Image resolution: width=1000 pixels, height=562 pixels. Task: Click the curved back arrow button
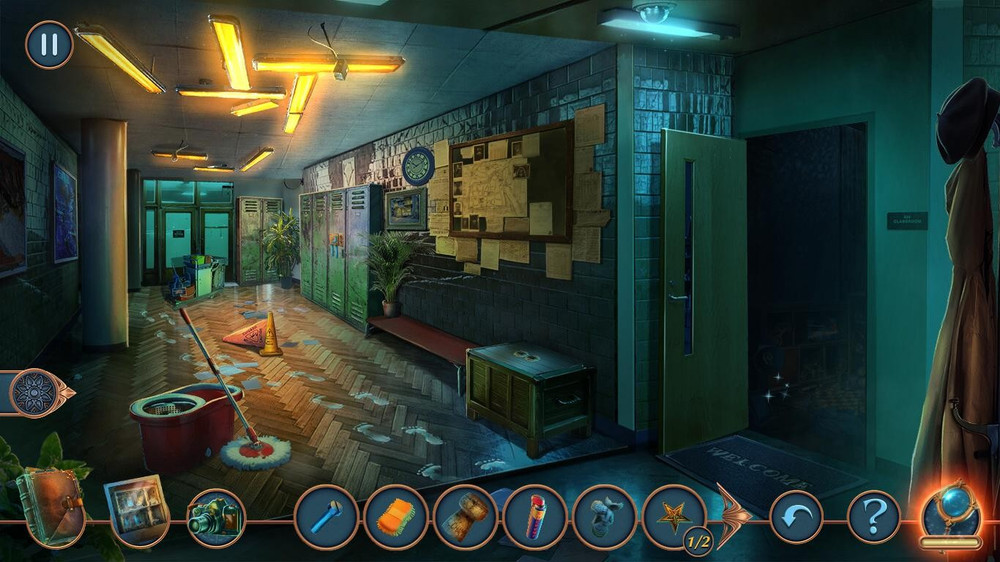796,517
